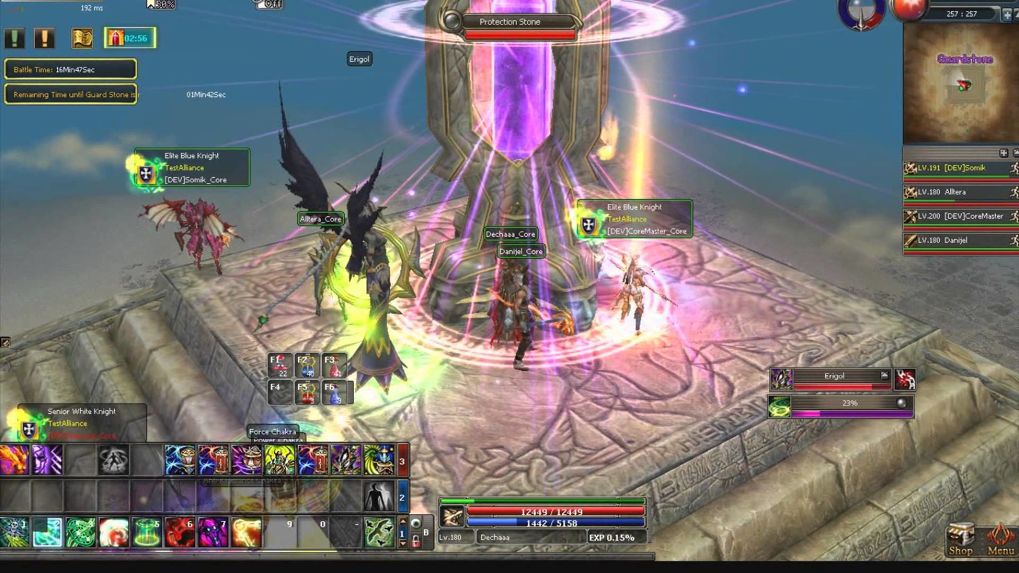Click the green exclamation mark icon
Image resolution: width=1019 pixels, height=573 pixels.
15,38
